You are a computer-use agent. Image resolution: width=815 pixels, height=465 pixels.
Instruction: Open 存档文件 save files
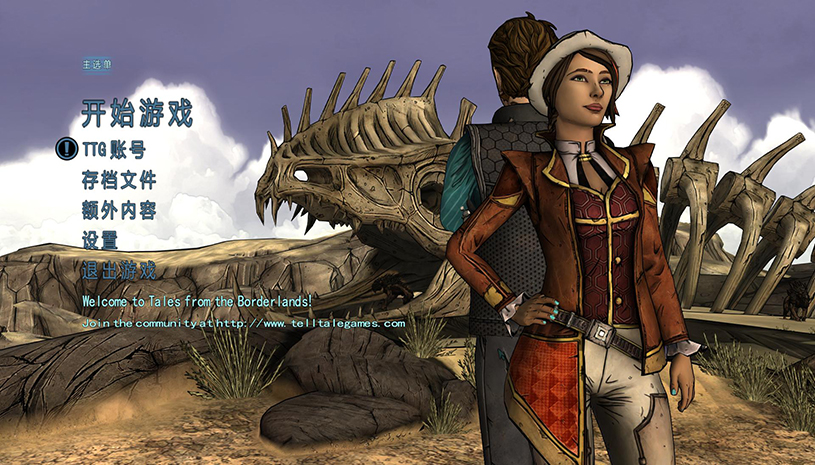tap(118, 180)
